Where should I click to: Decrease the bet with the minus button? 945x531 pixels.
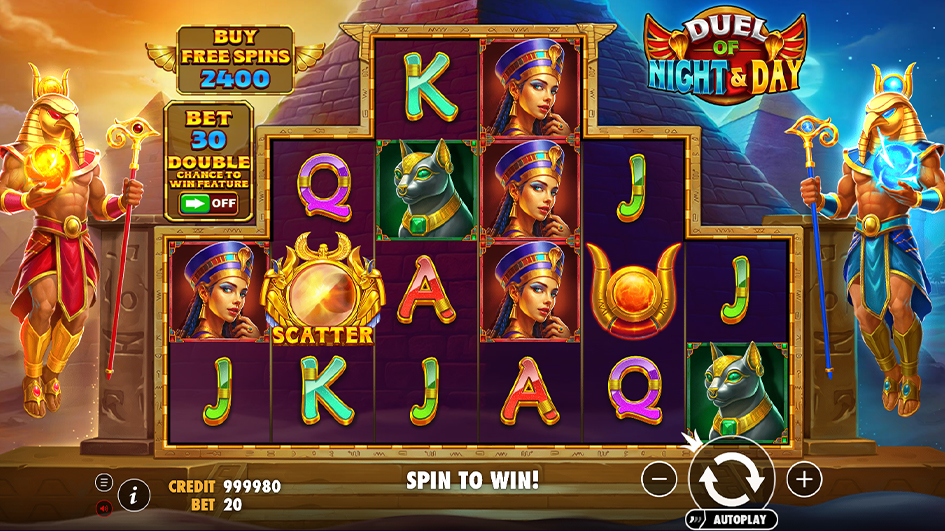click(659, 480)
